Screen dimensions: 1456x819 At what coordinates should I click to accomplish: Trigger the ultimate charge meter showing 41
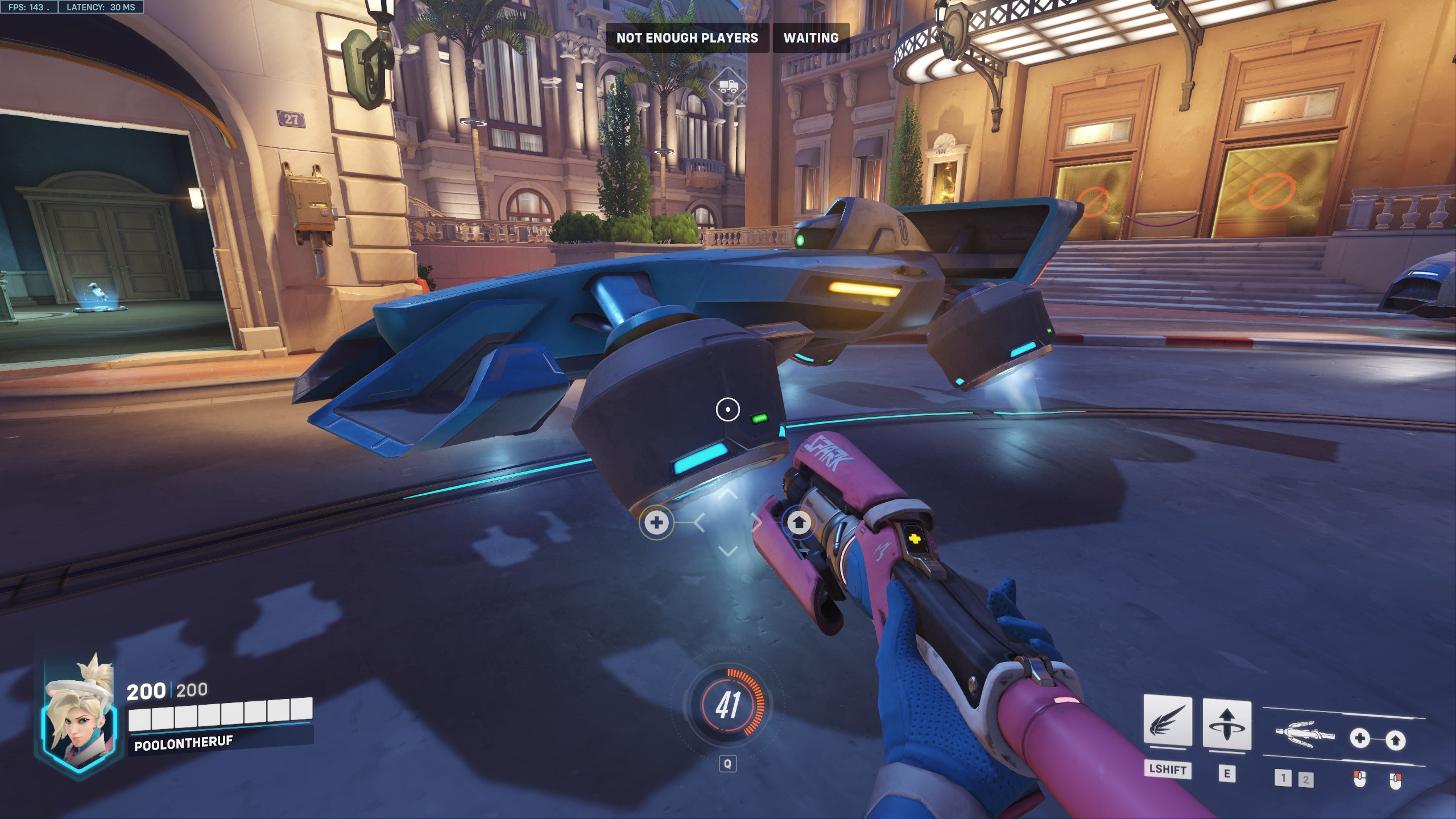[727, 705]
